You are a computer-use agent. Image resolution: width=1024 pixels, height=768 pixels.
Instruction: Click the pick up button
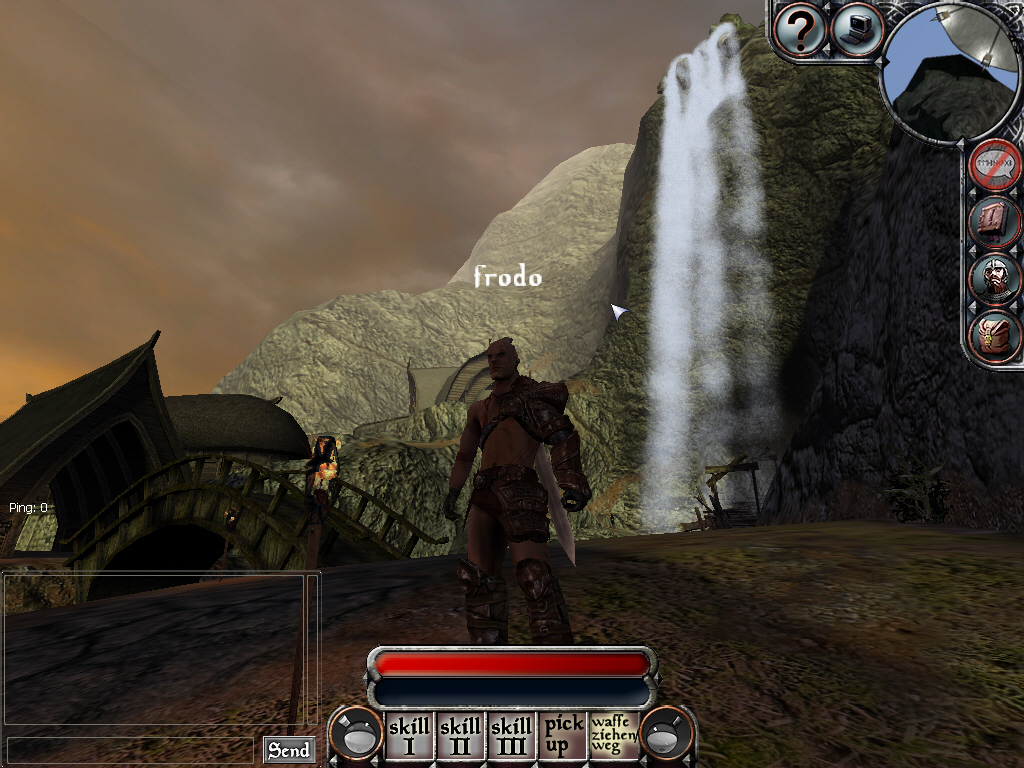coord(563,736)
